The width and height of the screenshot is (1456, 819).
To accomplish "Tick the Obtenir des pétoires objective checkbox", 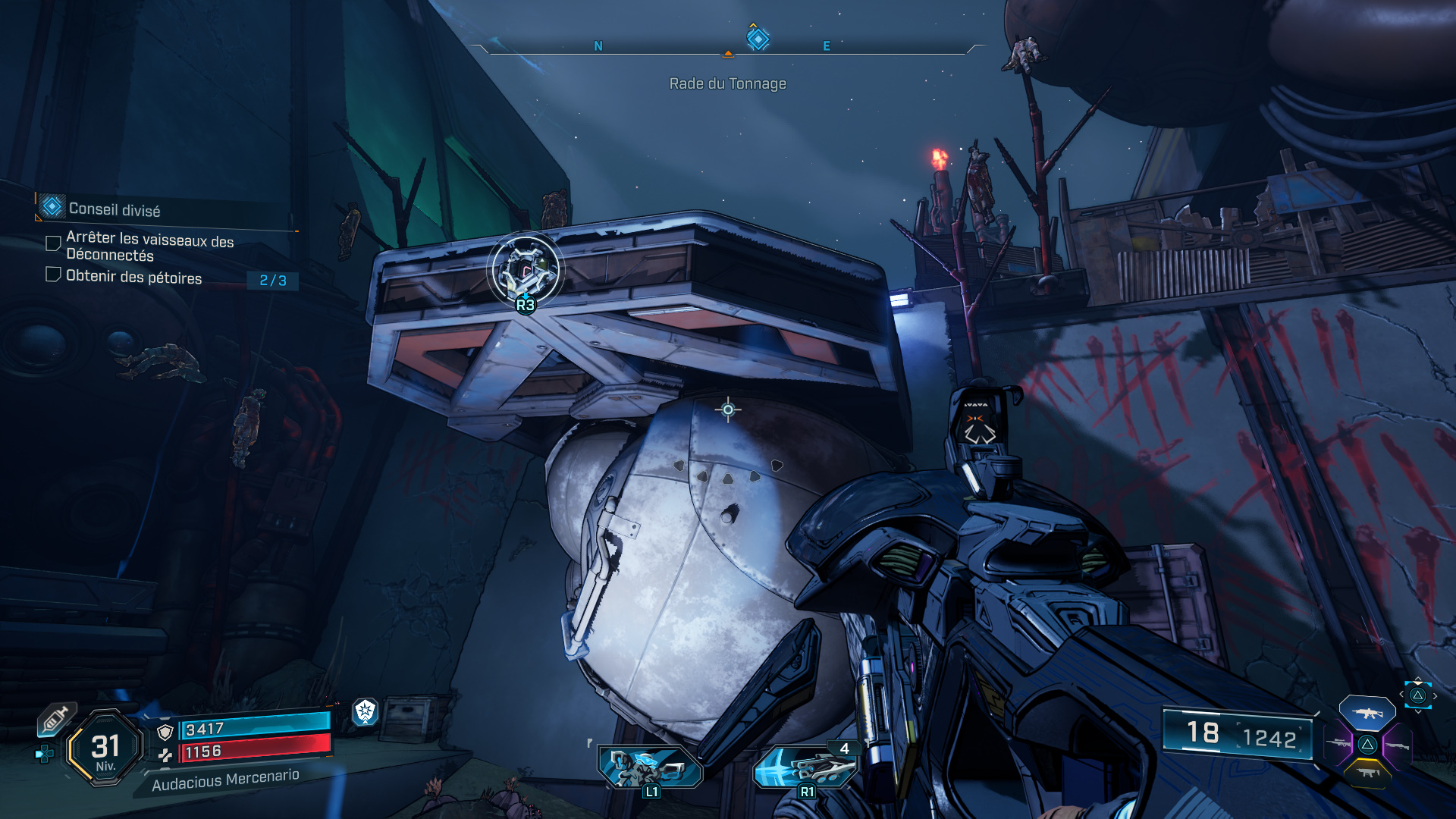I will point(53,275).
